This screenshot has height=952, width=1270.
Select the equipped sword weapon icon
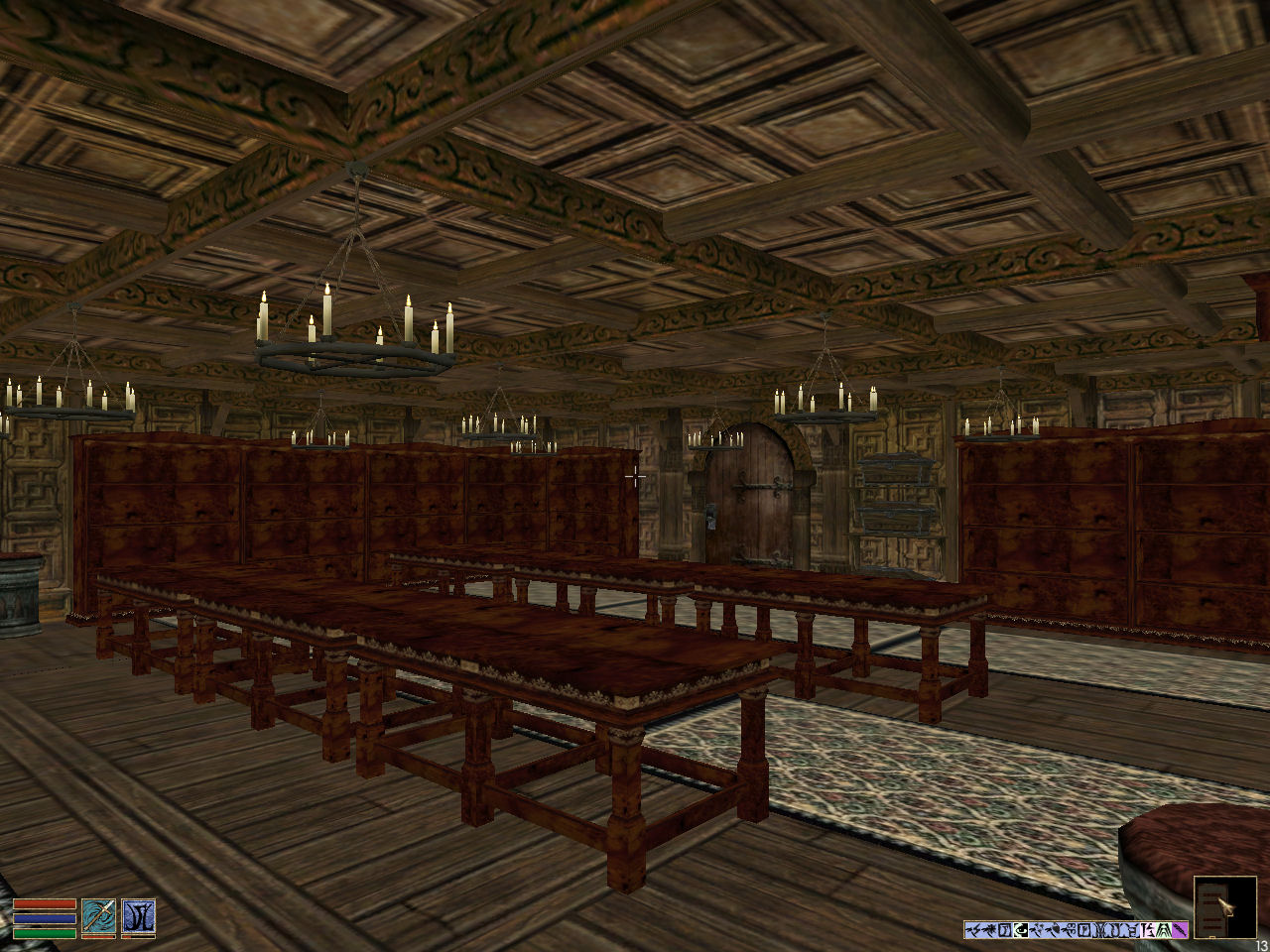(x=98, y=917)
